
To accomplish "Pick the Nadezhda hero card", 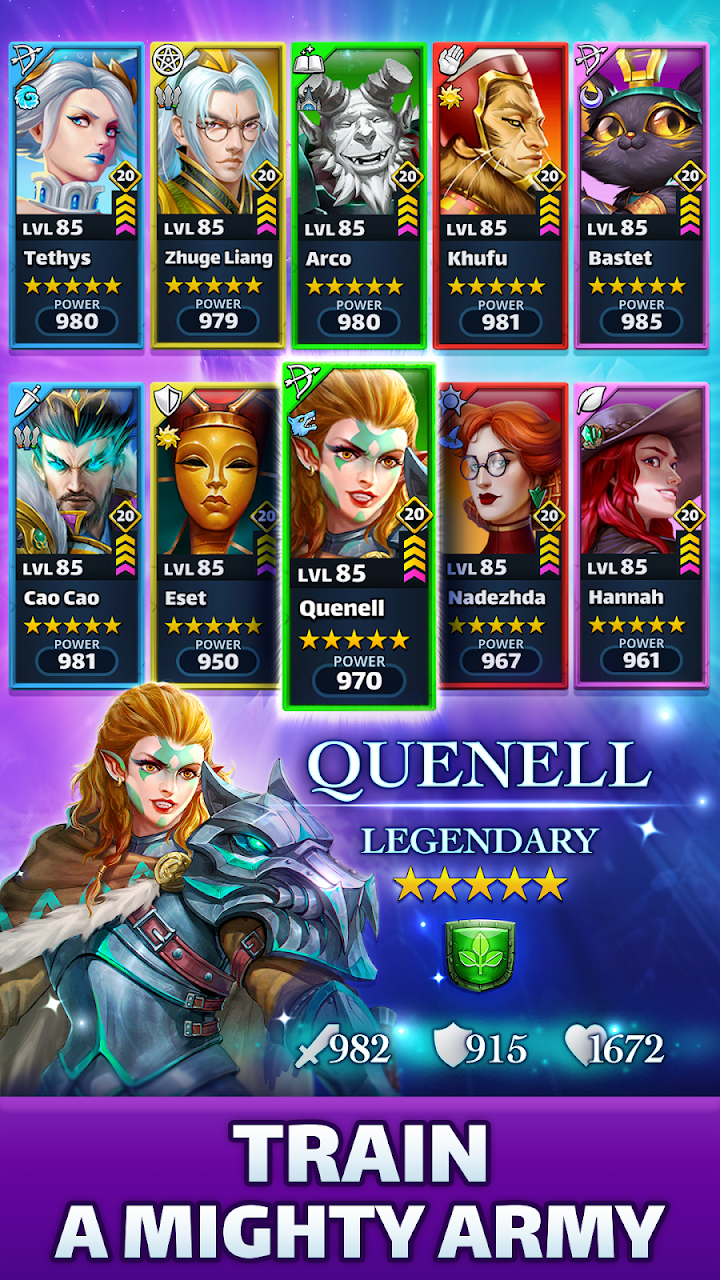I will coord(500,535).
